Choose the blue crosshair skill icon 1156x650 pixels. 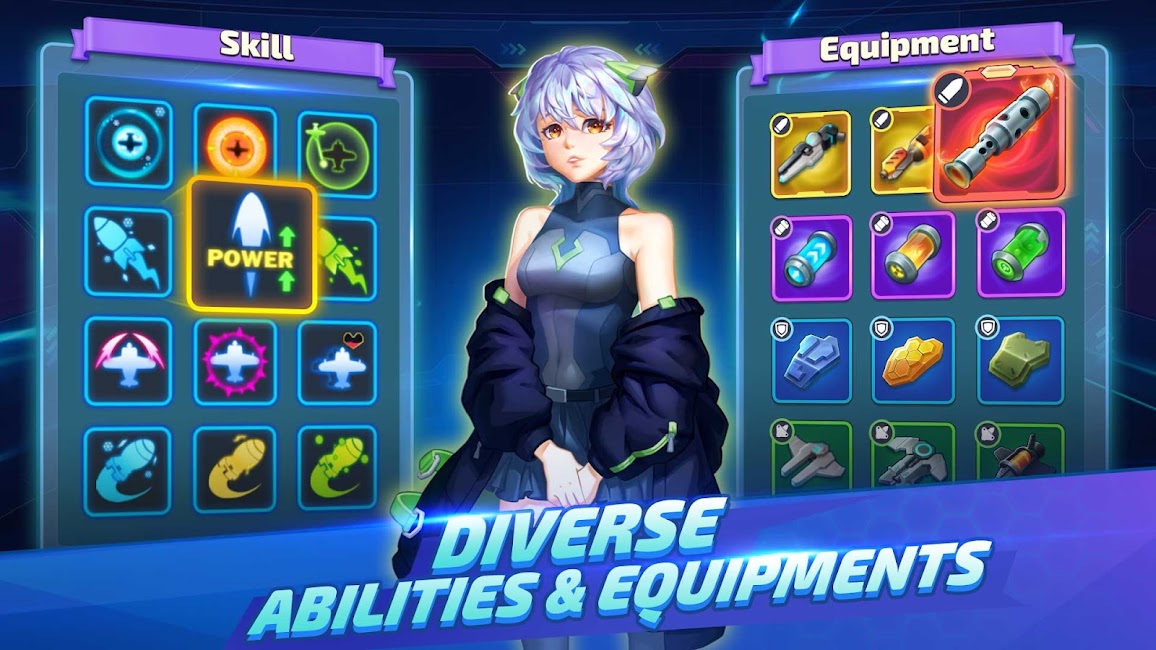click(x=128, y=143)
